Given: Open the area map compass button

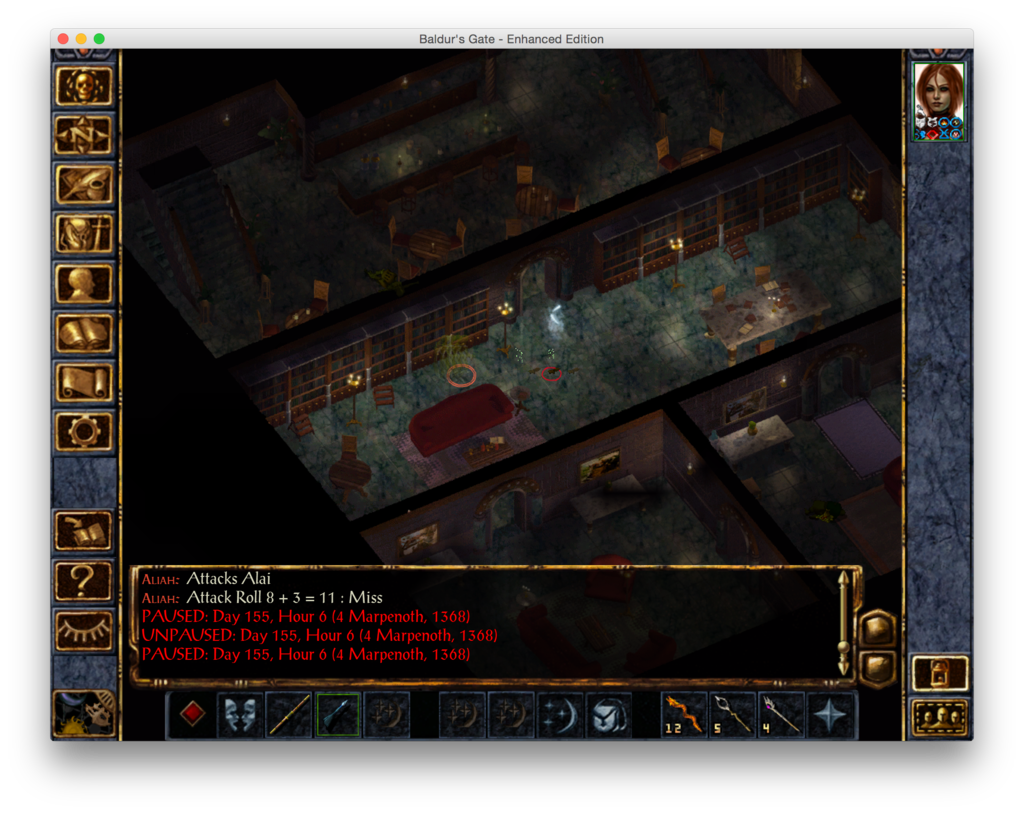Looking at the screenshot, I should (x=84, y=135).
